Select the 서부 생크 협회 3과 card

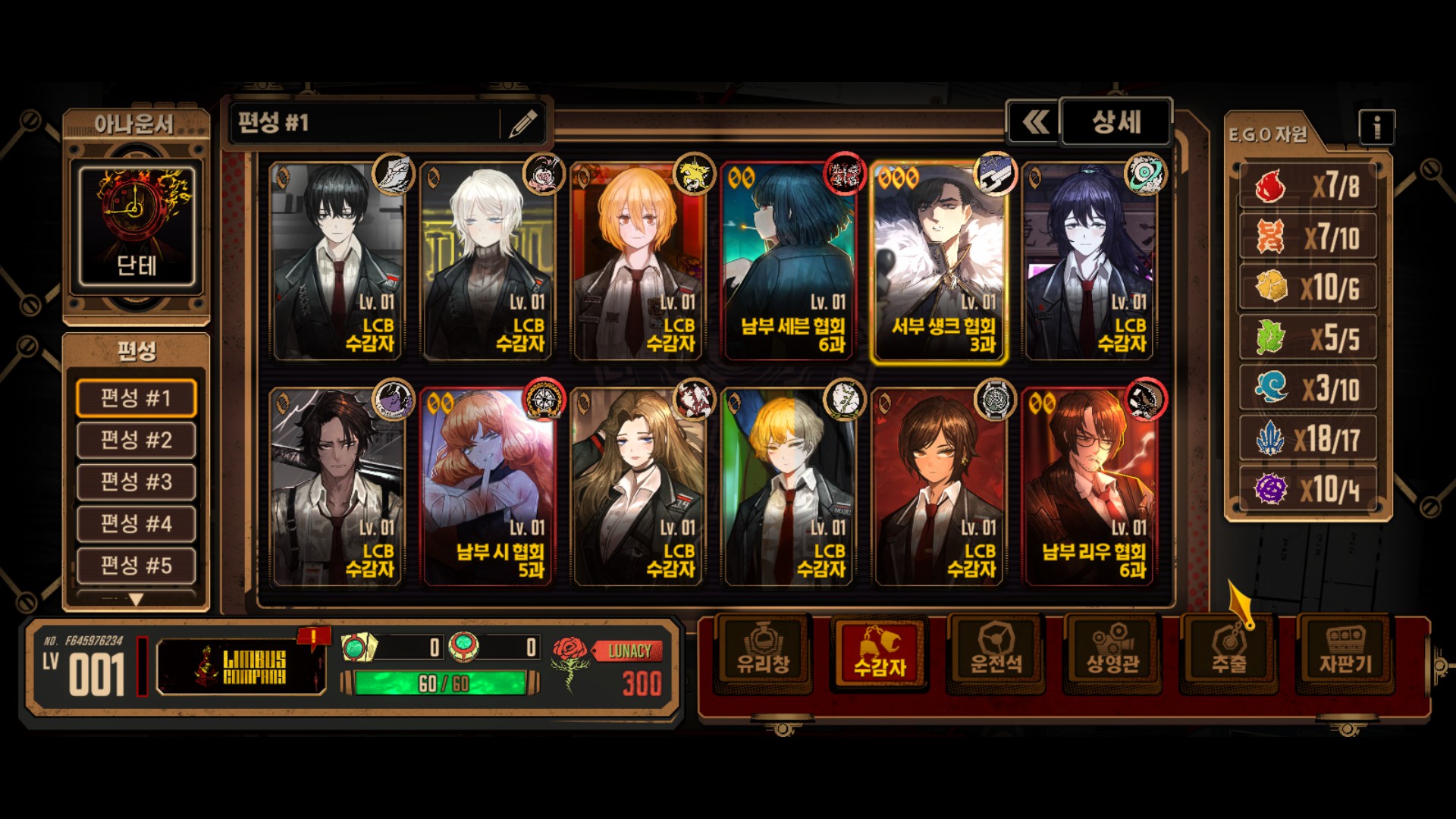pyautogui.click(x=939, y=262)
